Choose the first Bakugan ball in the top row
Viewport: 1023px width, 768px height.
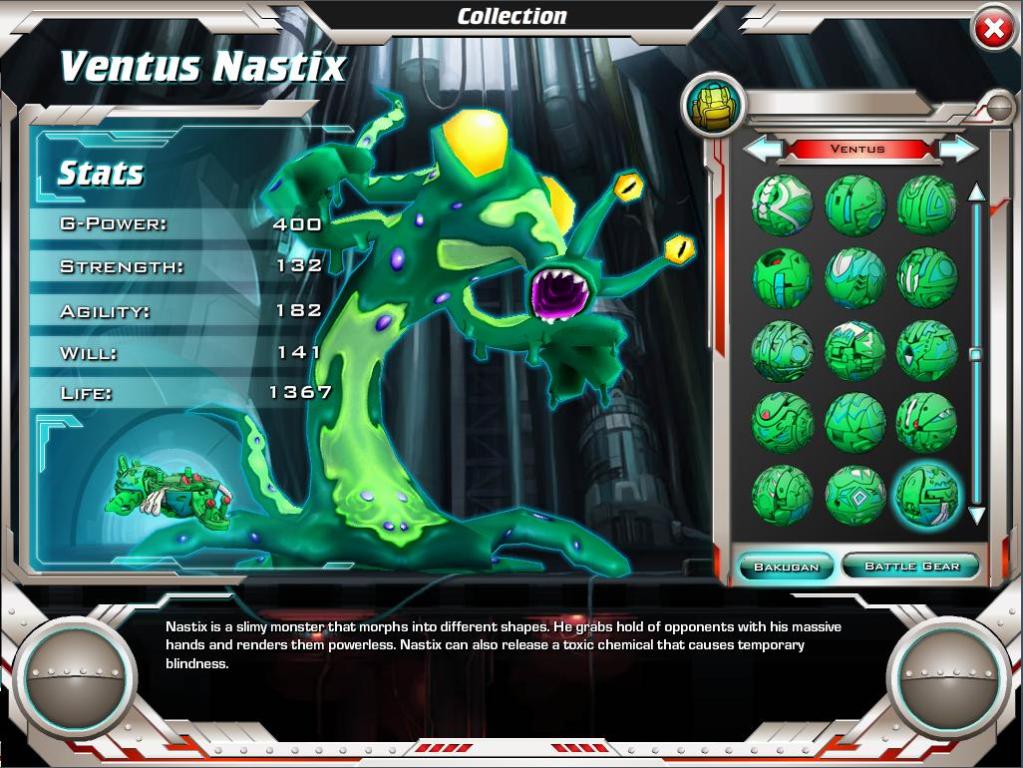(x=782, y=205)
